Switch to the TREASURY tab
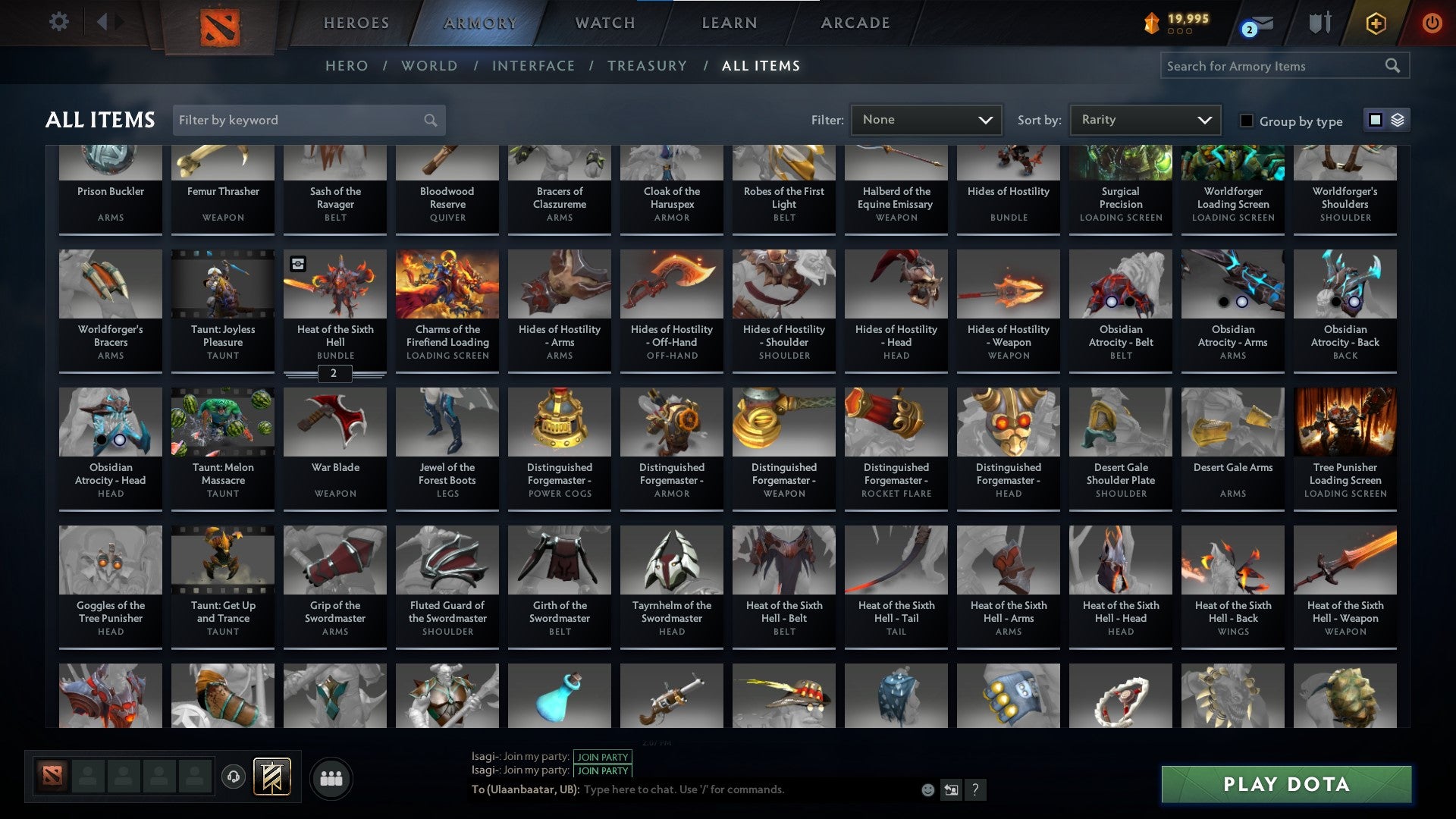The width and height of the screenshot is (1456, 819). pos(648,66)
